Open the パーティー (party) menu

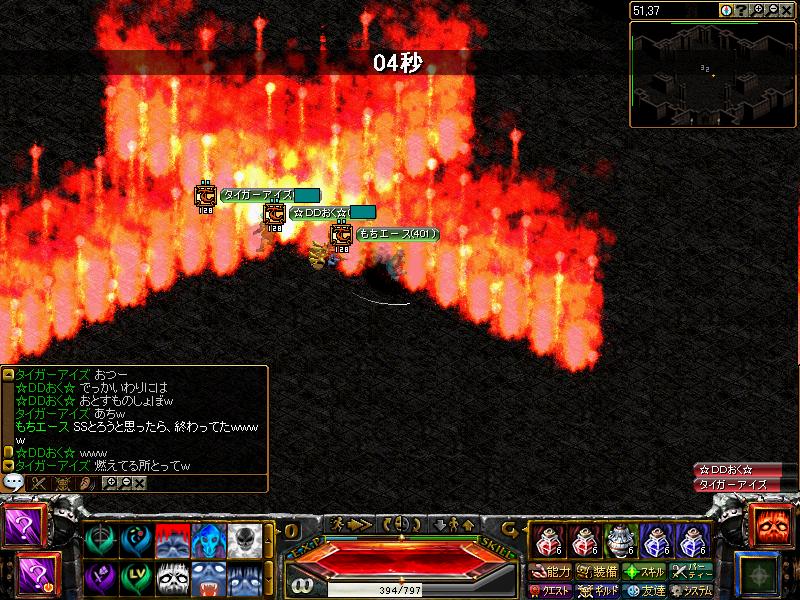tap(692, 572)
